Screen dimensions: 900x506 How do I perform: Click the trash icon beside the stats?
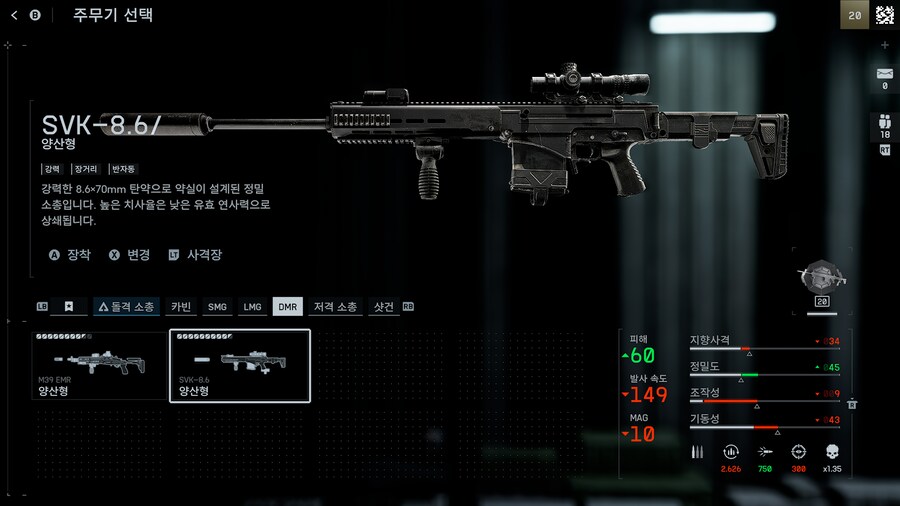[x=852, y=404]
